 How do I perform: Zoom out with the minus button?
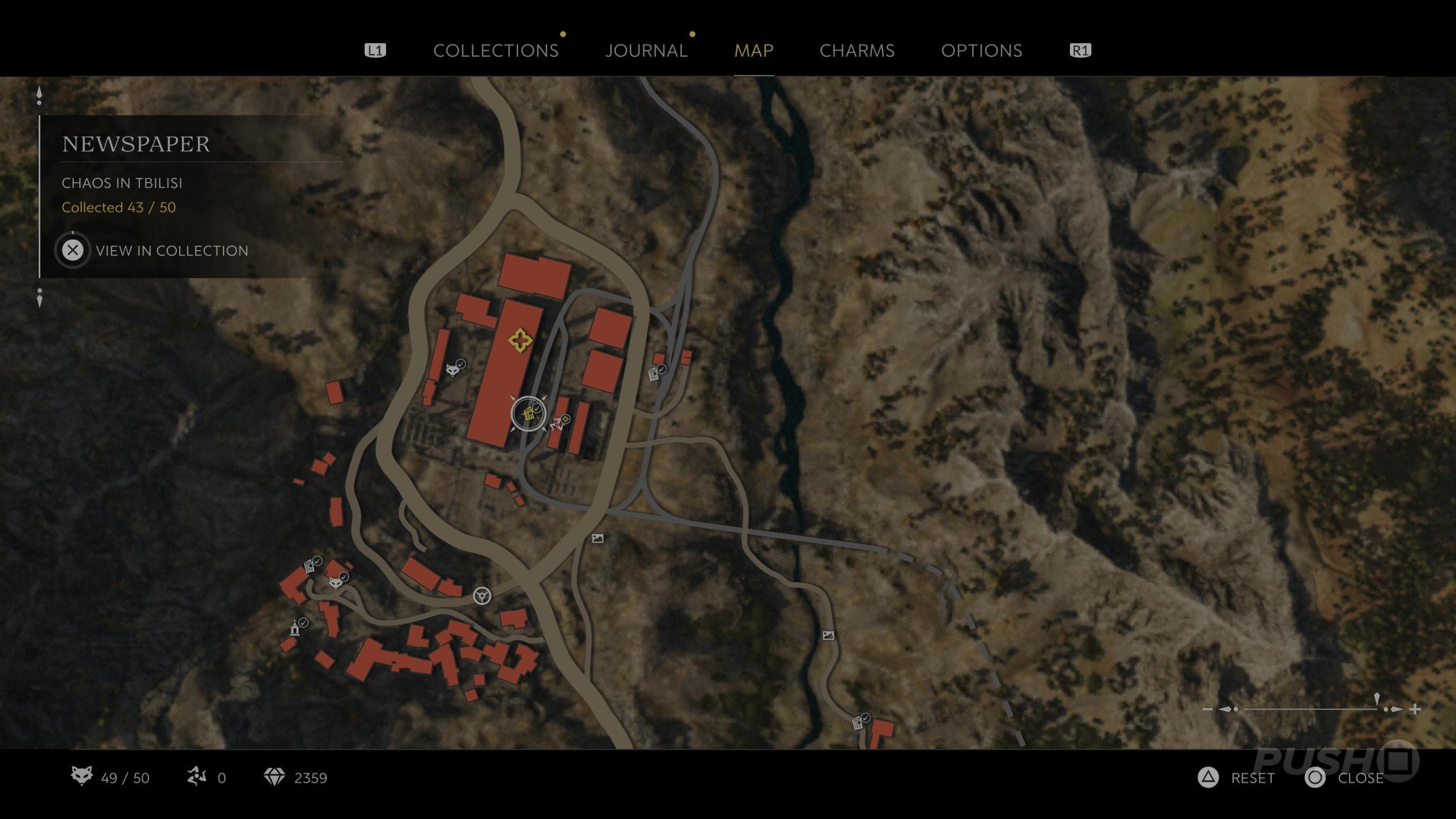point(1208,709)
